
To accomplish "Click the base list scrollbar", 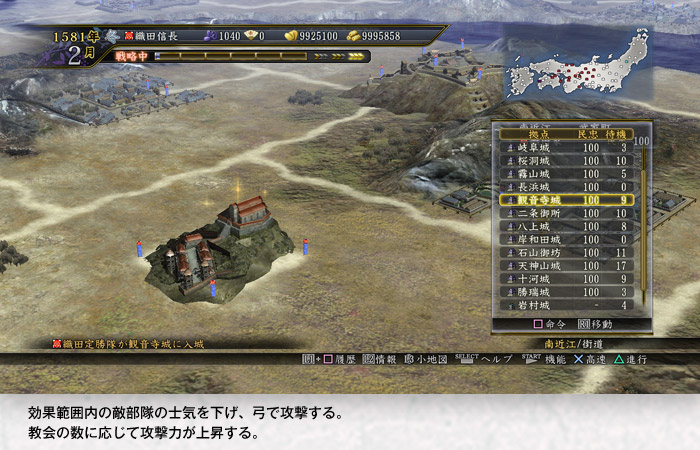I will tap(643, 220).
